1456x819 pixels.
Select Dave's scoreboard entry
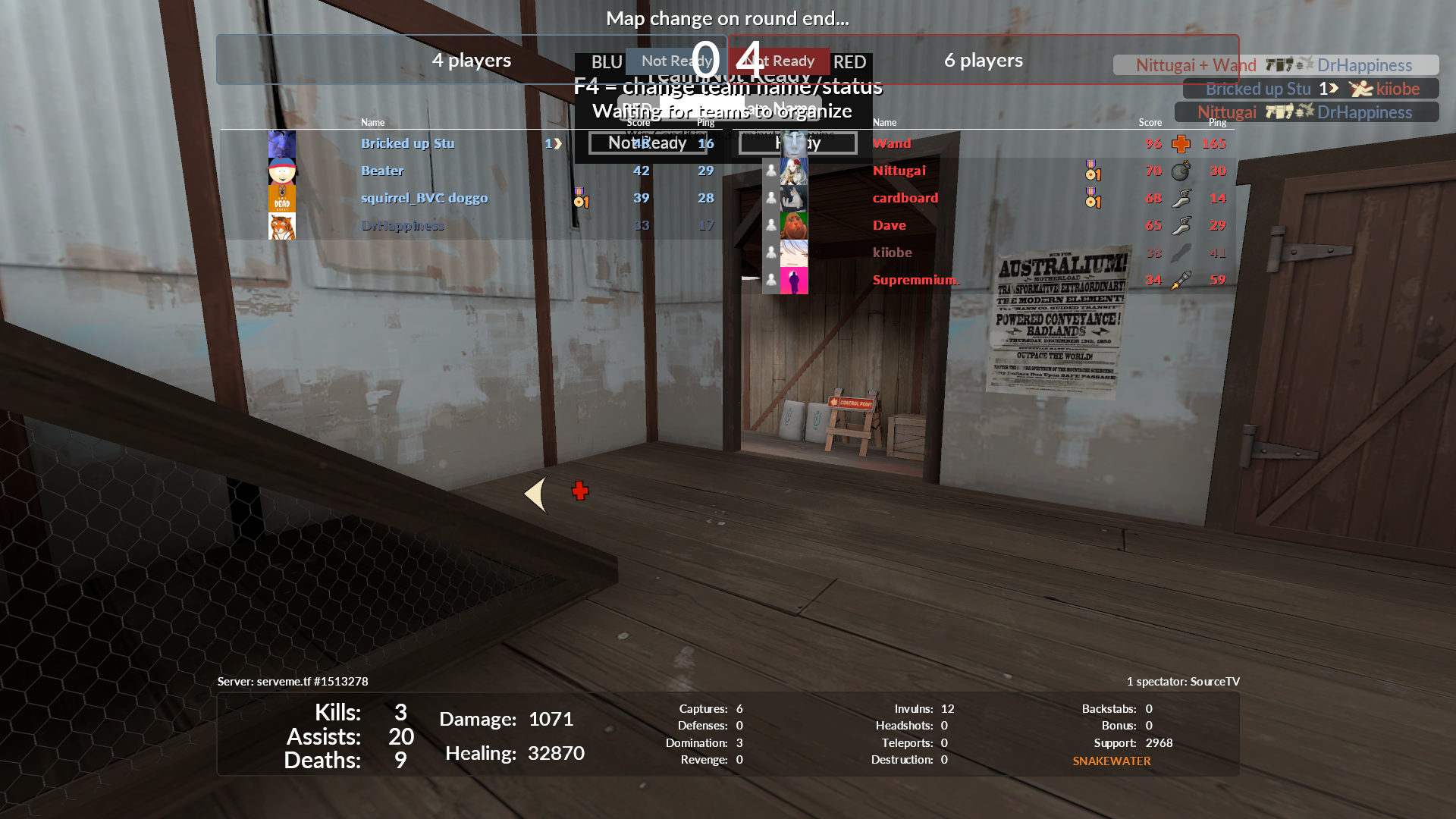[890, 225]
